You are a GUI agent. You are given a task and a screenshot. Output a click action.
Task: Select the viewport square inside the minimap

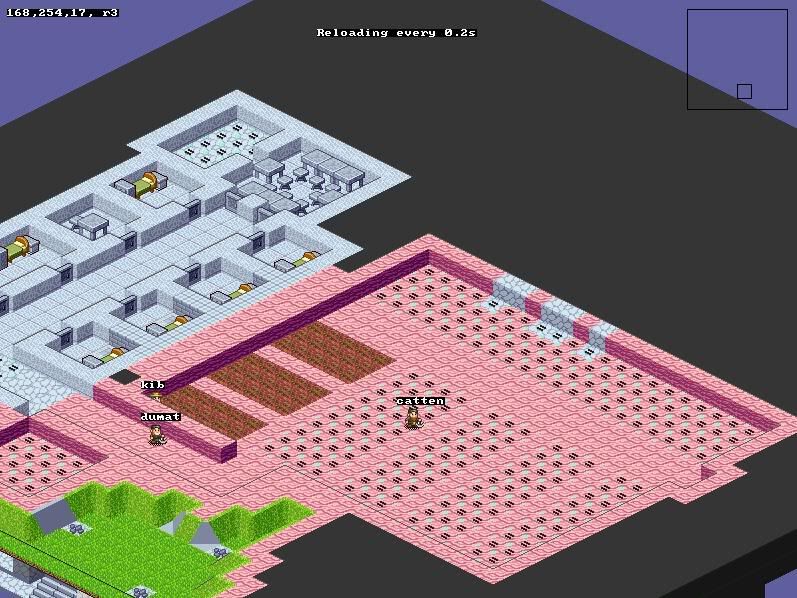[744, 92]
